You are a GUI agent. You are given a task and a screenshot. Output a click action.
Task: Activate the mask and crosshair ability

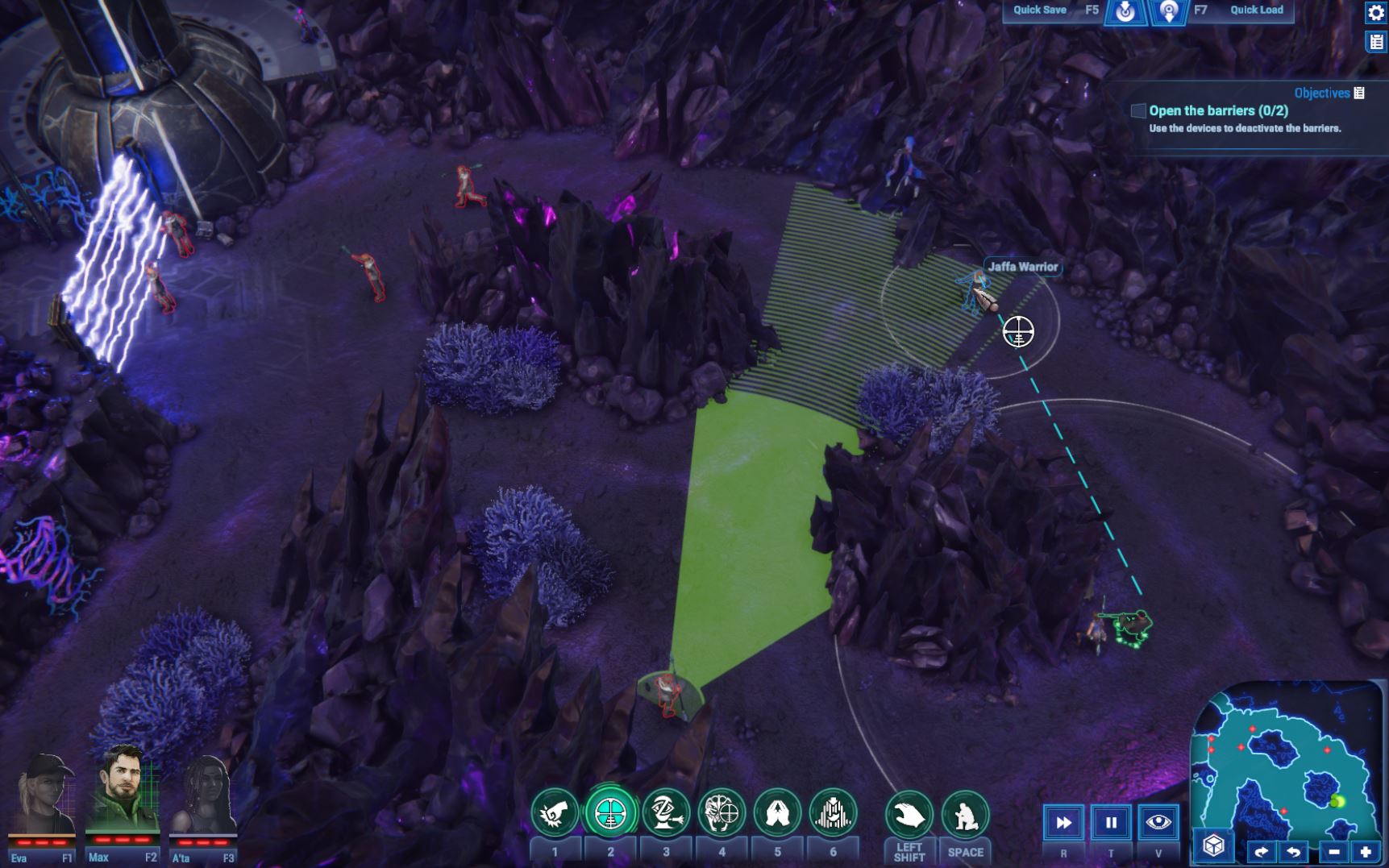[x=722, y=812]
